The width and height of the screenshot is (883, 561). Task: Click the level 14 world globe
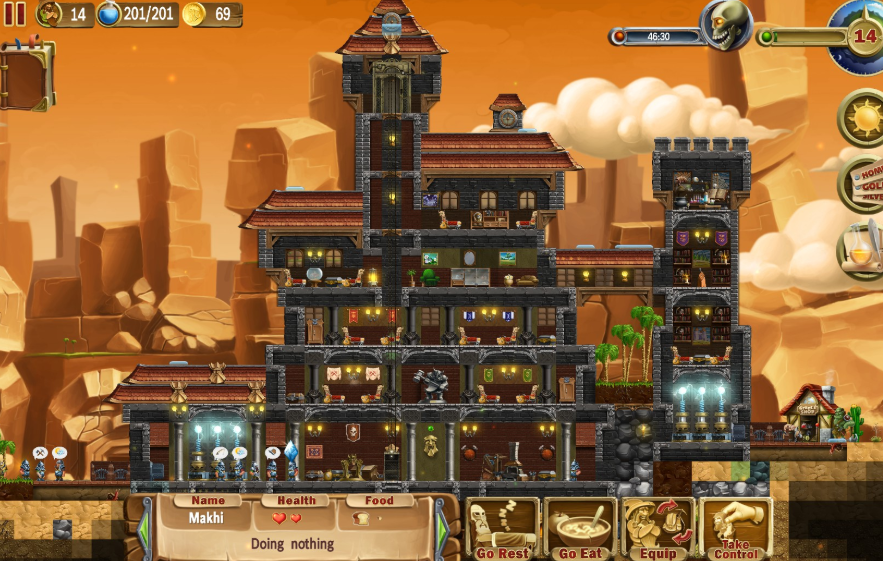(x=859, y=36)
